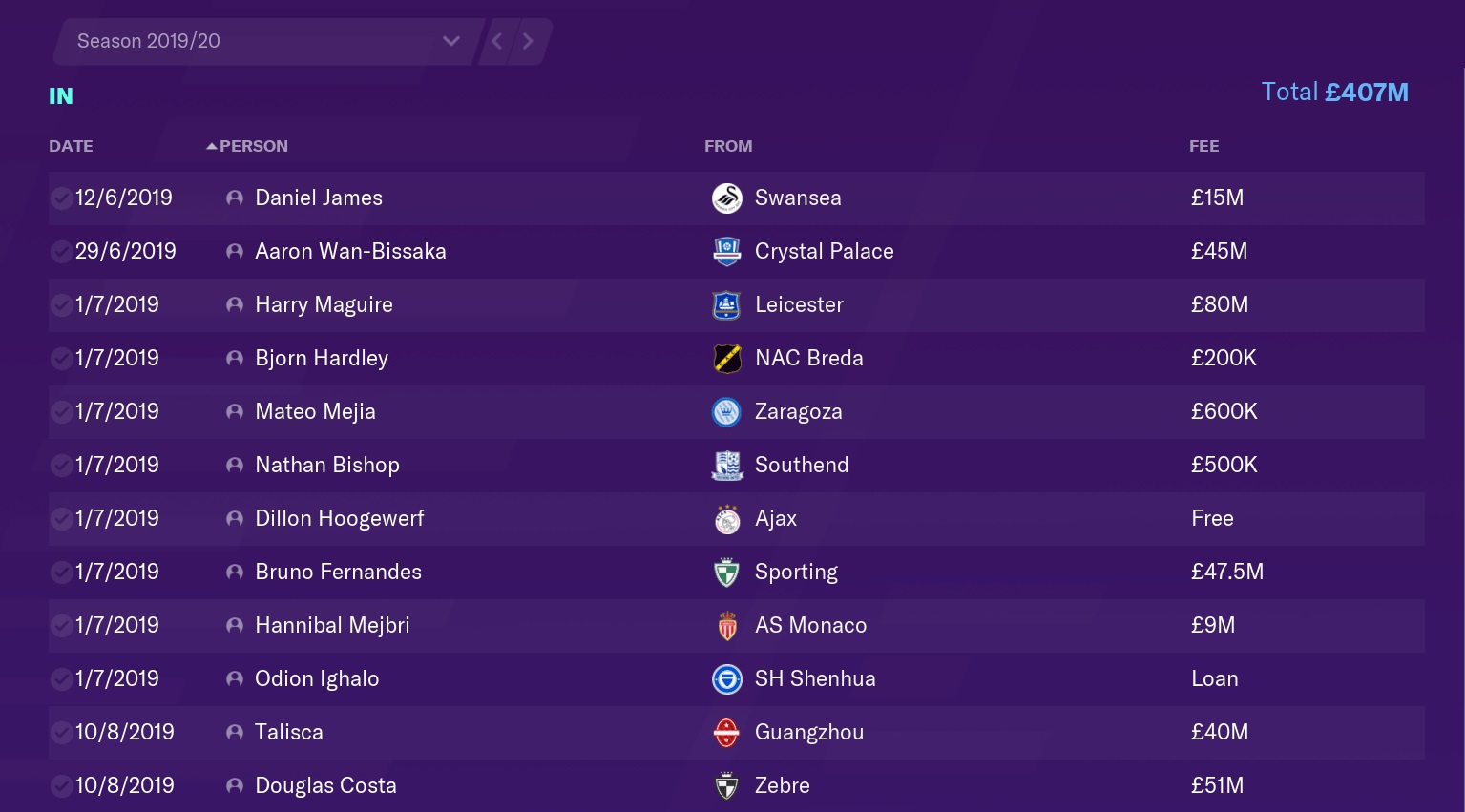The image size is (1465, 812).
Task: Open the Ajax club badge icon
Action: click(726, 518)
